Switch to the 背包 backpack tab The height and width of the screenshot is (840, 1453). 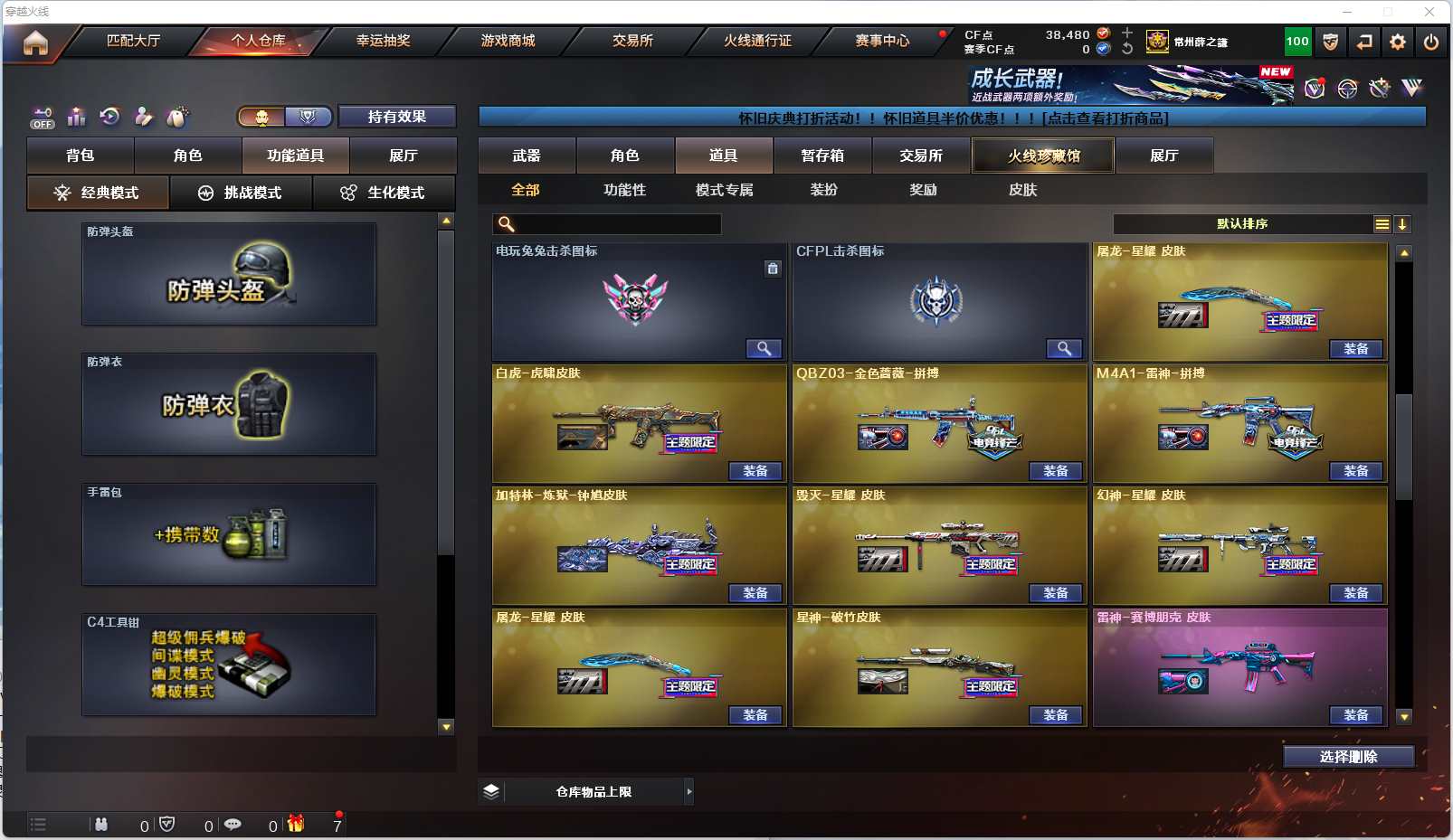pyautogui.click(x=81, y=156)
